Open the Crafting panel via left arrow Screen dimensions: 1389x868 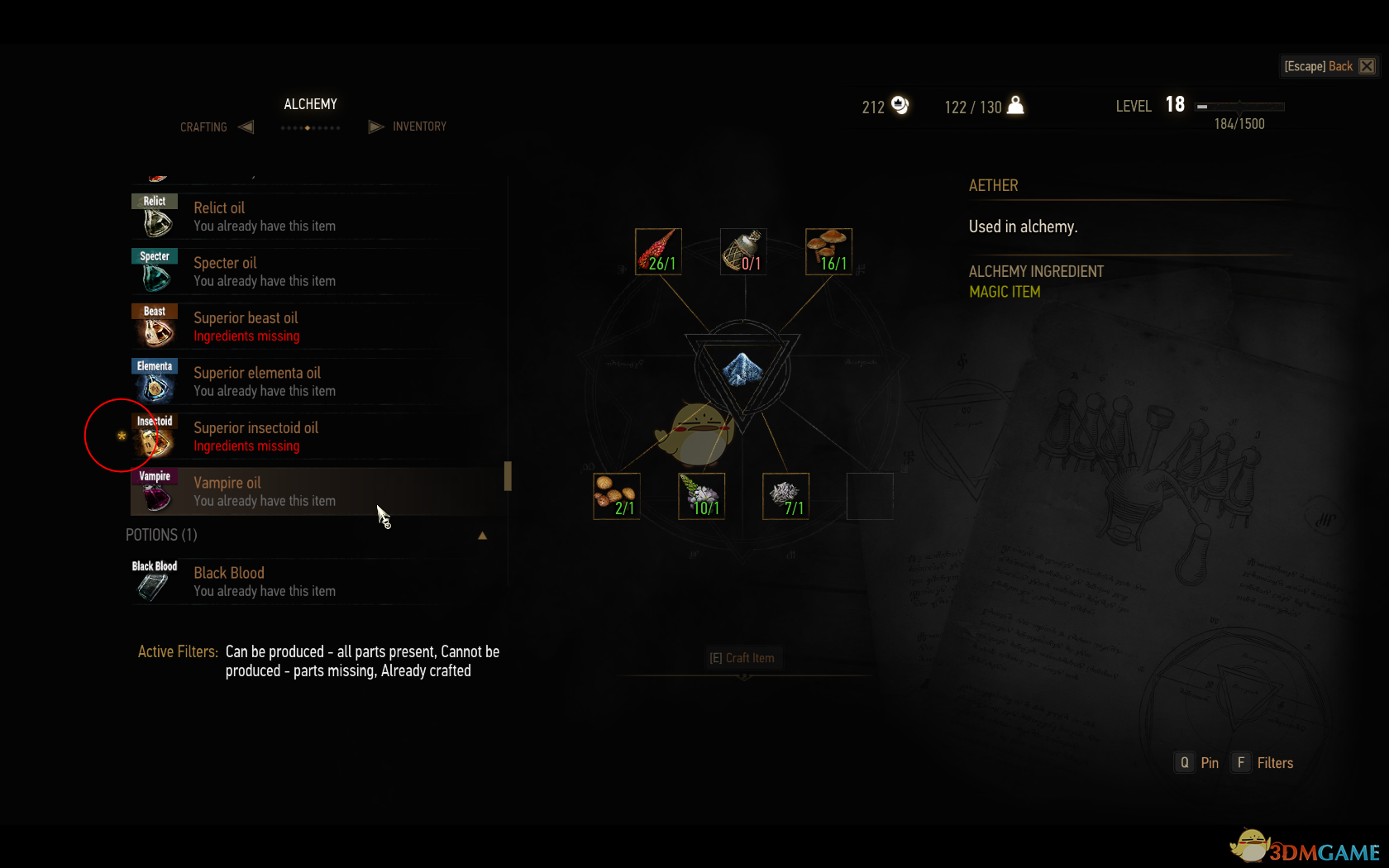(246, 126)
